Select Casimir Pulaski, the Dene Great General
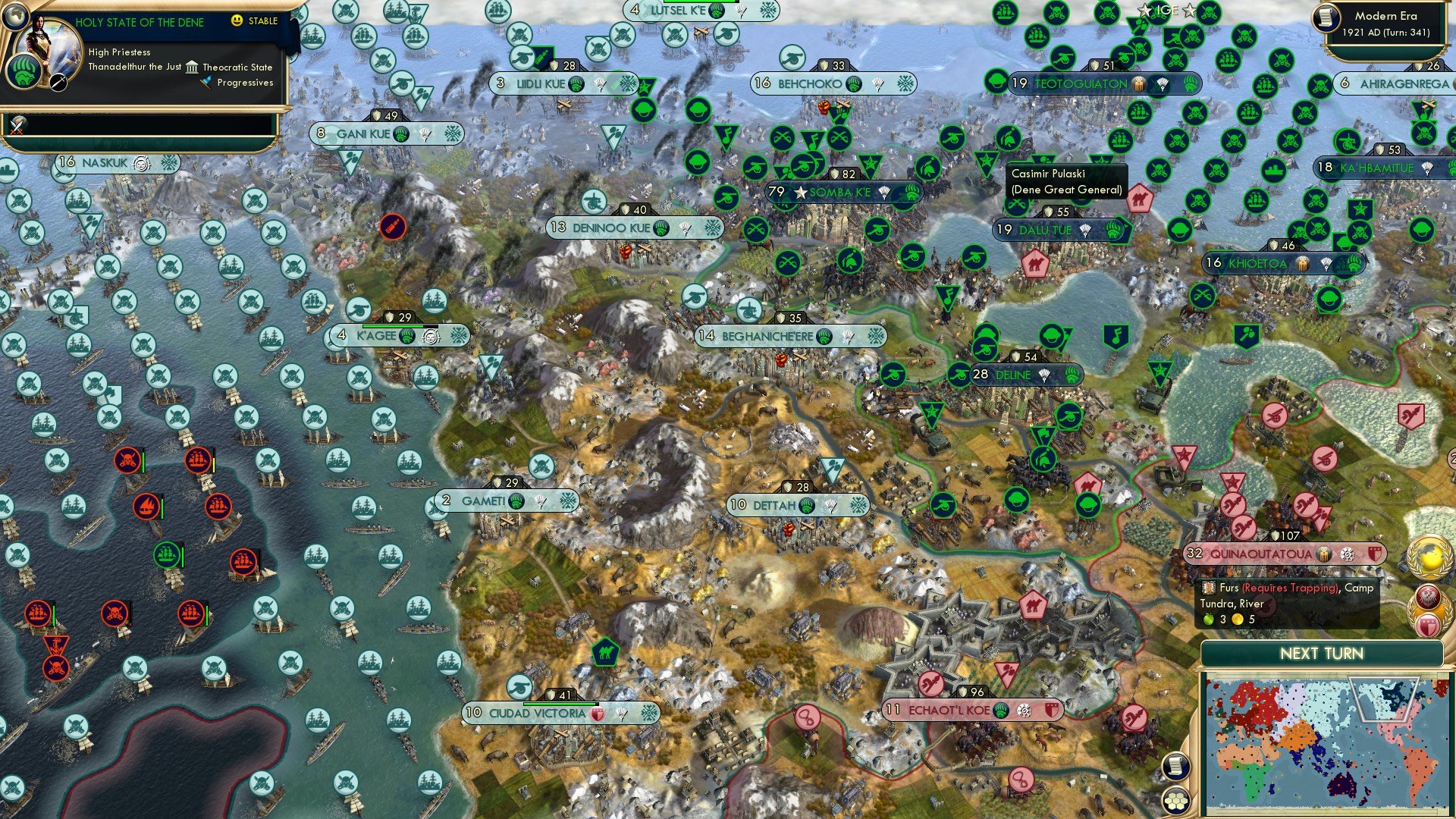This screenshot has height=819, width=1456. tap(986, 161)
